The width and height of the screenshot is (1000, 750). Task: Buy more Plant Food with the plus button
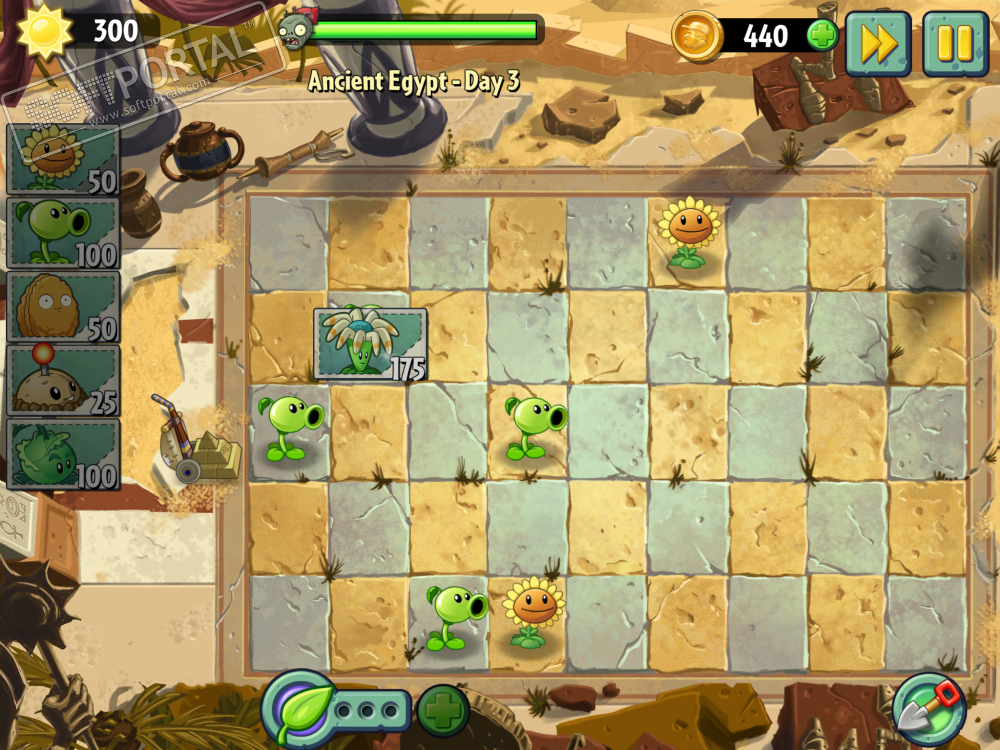[443, 710]
